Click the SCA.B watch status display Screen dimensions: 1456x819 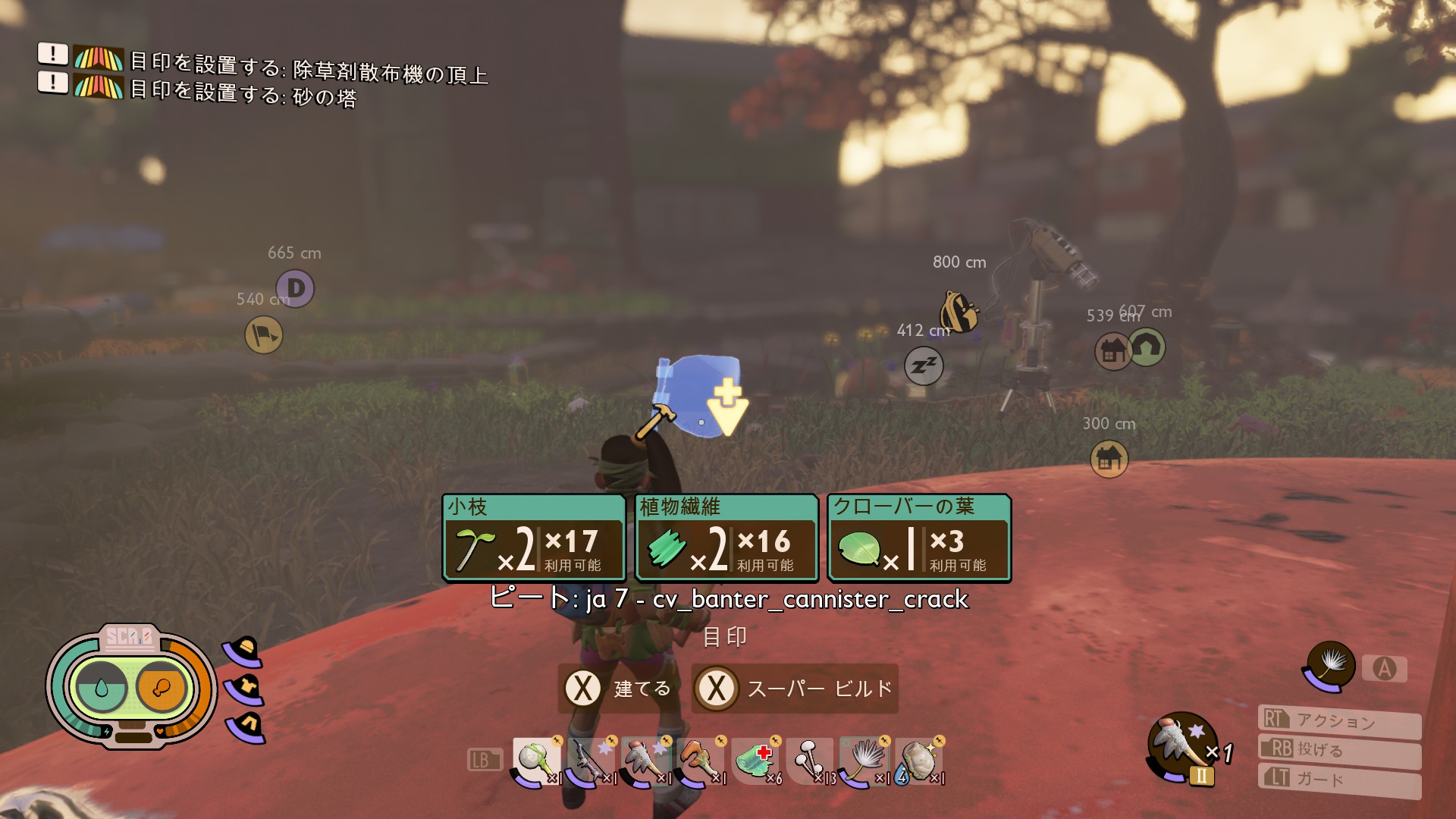[x=131, y=687]
